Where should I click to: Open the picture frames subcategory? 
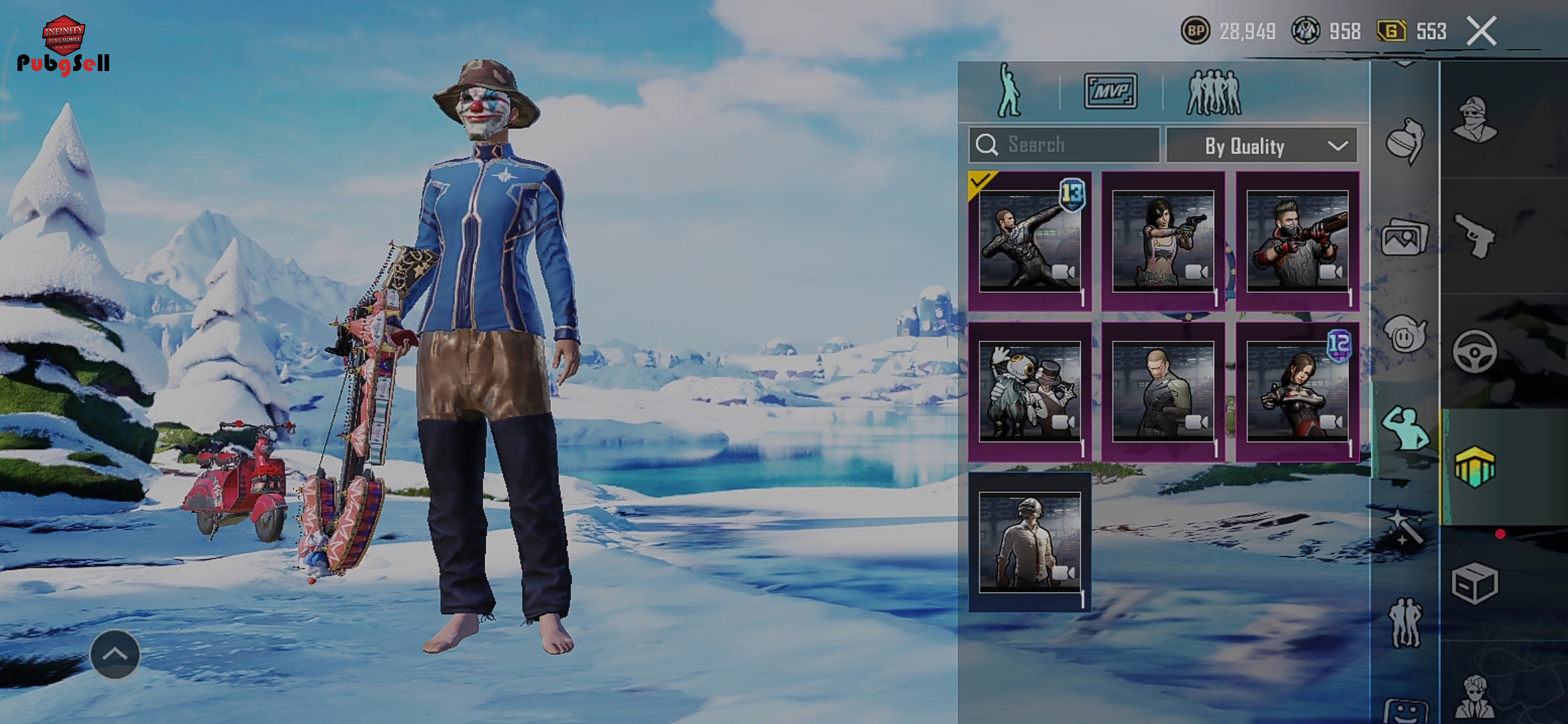(x=1404, y=237)
